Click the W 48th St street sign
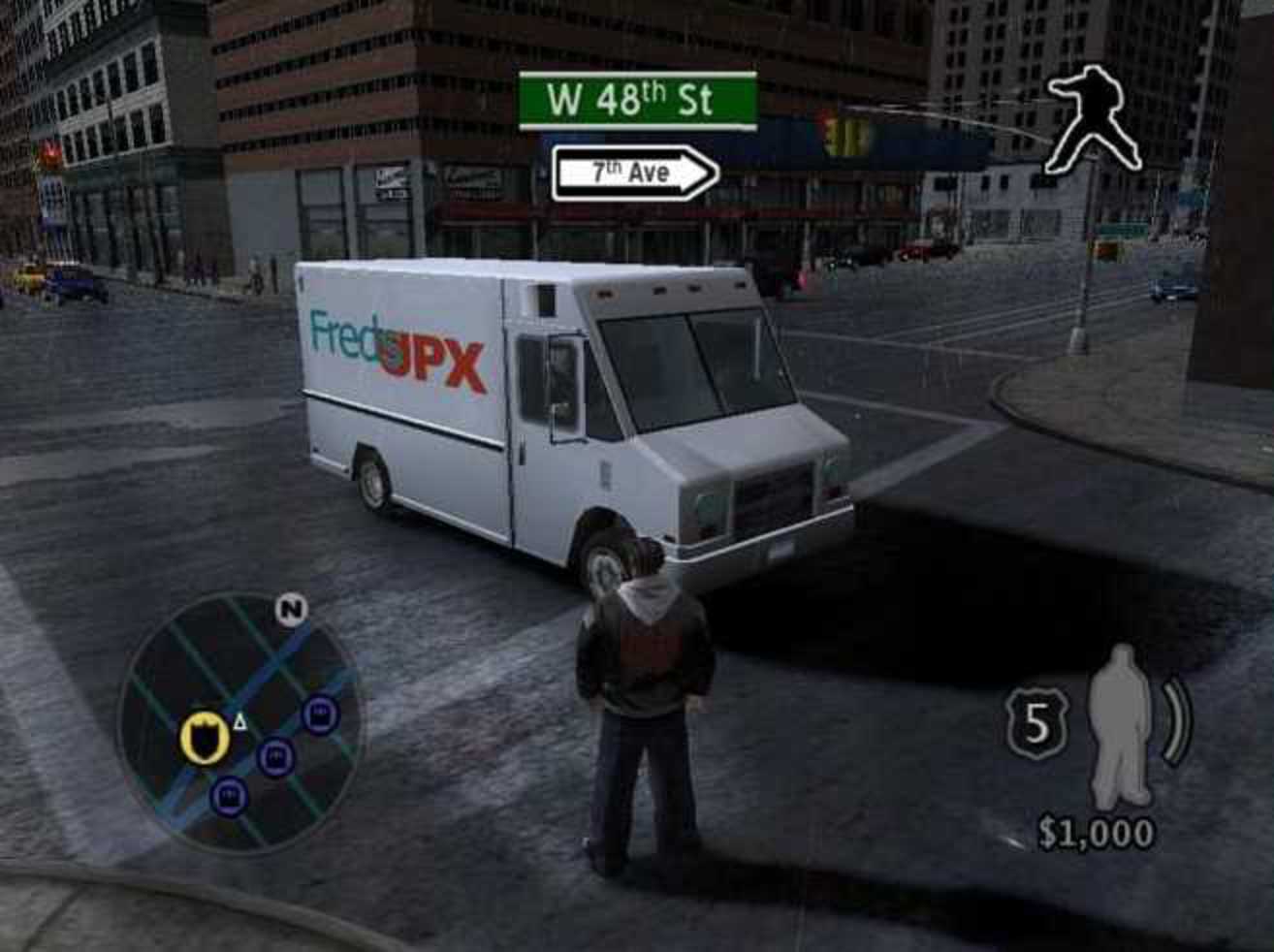 (x=637, y=100)
